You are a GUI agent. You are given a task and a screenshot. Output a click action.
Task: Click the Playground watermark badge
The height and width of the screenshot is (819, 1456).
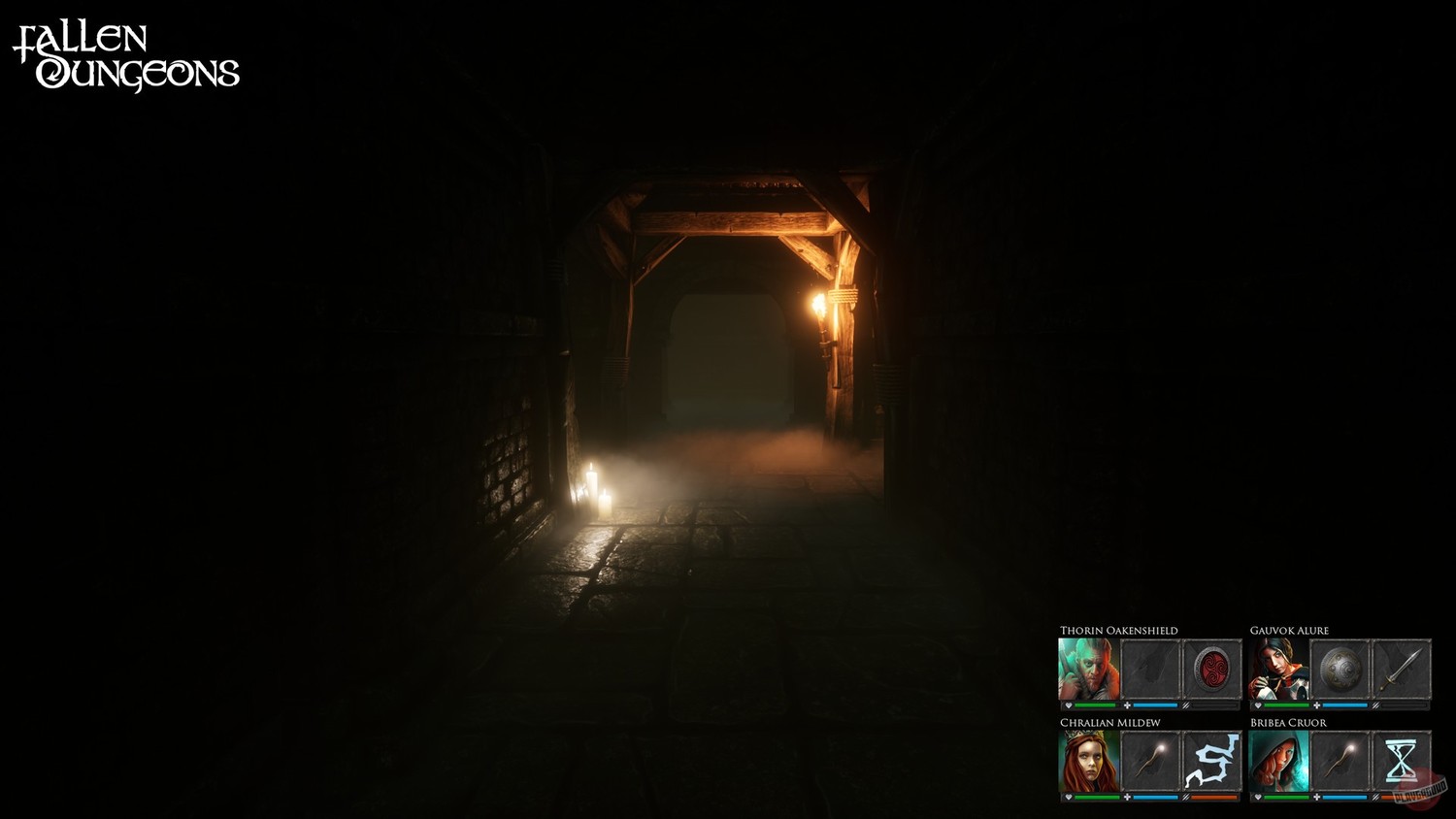pos(1421,790)
